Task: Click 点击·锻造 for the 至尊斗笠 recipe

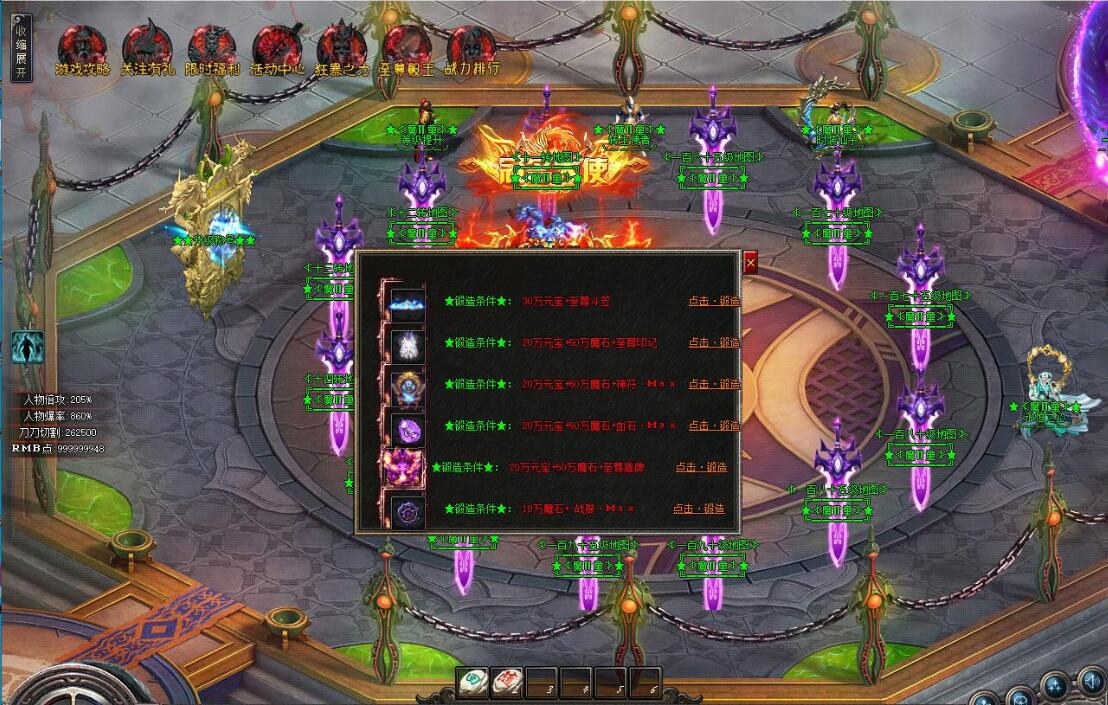Action: pos(714,300)
